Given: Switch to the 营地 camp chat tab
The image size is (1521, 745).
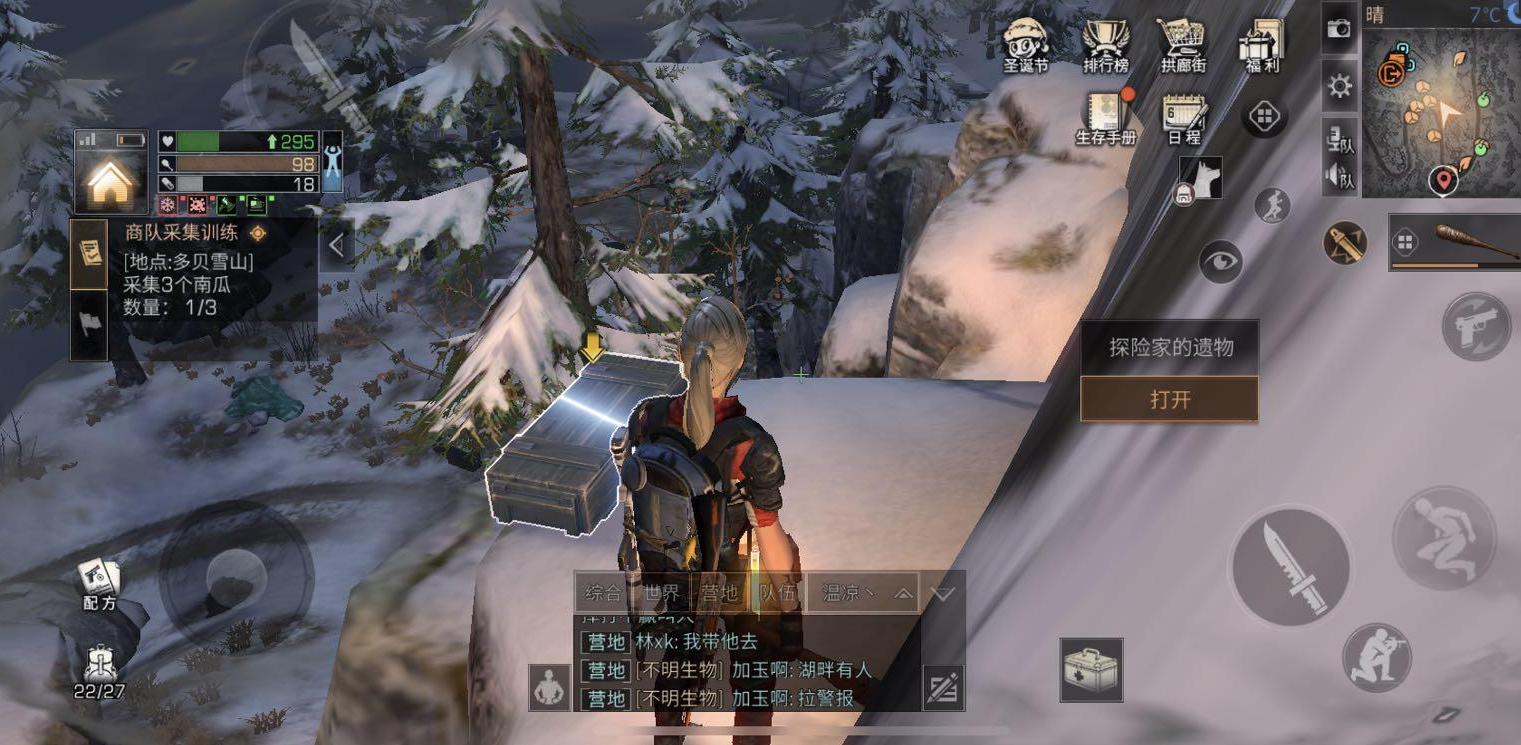Looking at the screenshot, I should (720, 593).
